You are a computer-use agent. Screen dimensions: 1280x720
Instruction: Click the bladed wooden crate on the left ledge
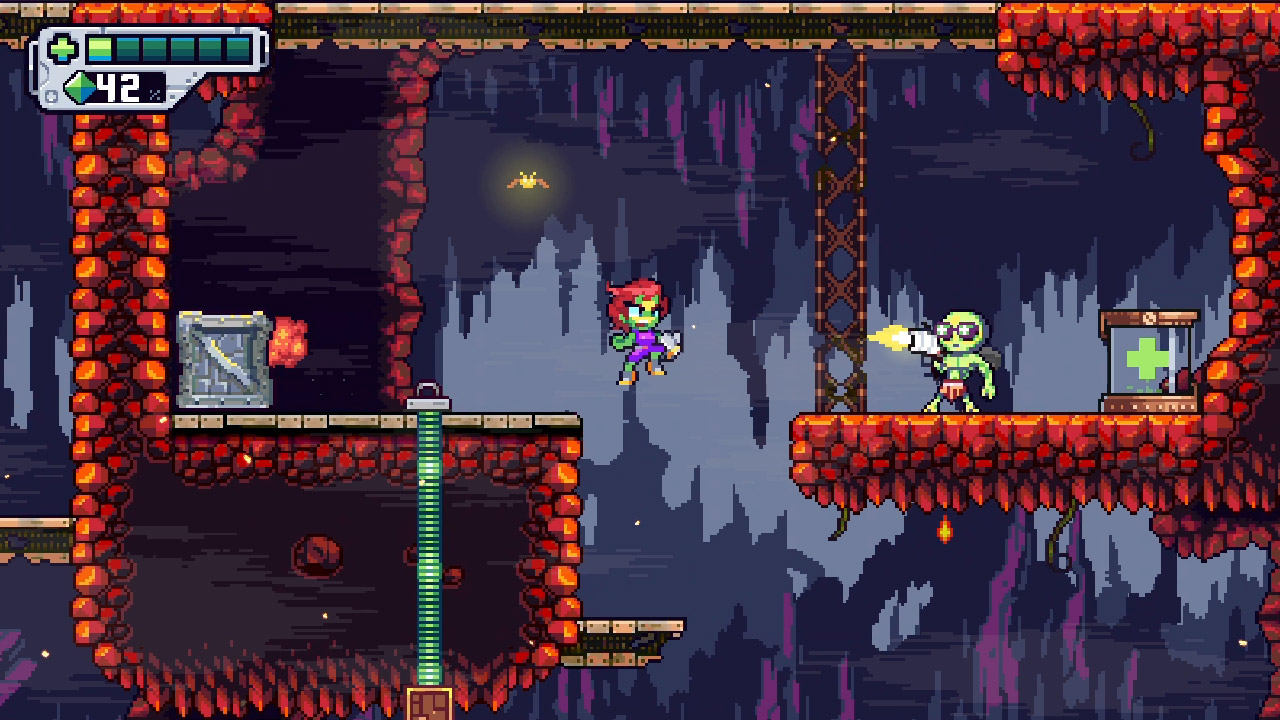(222, 360)
